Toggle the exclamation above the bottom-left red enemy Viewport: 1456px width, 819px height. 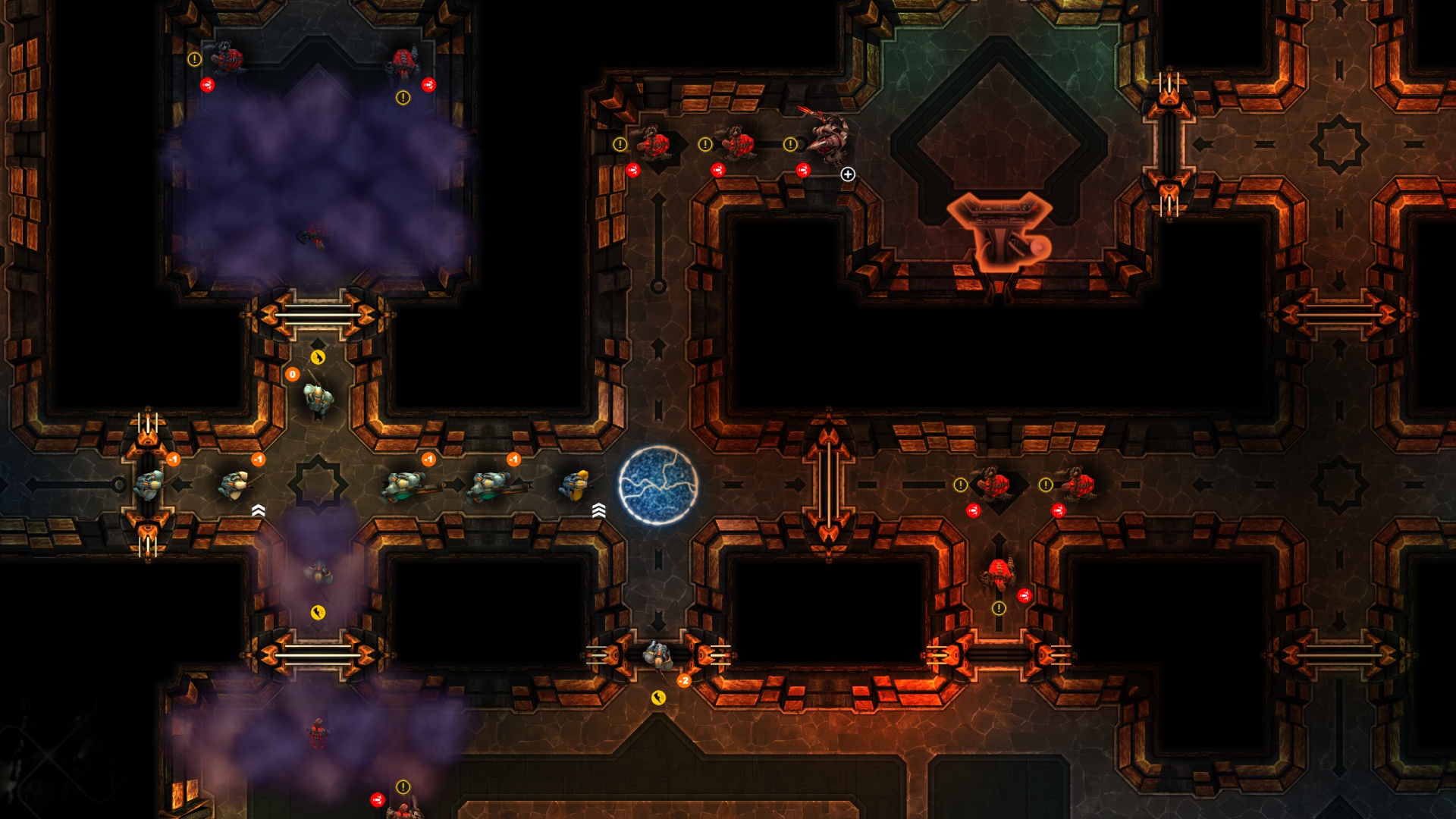[x=402, y=787]
